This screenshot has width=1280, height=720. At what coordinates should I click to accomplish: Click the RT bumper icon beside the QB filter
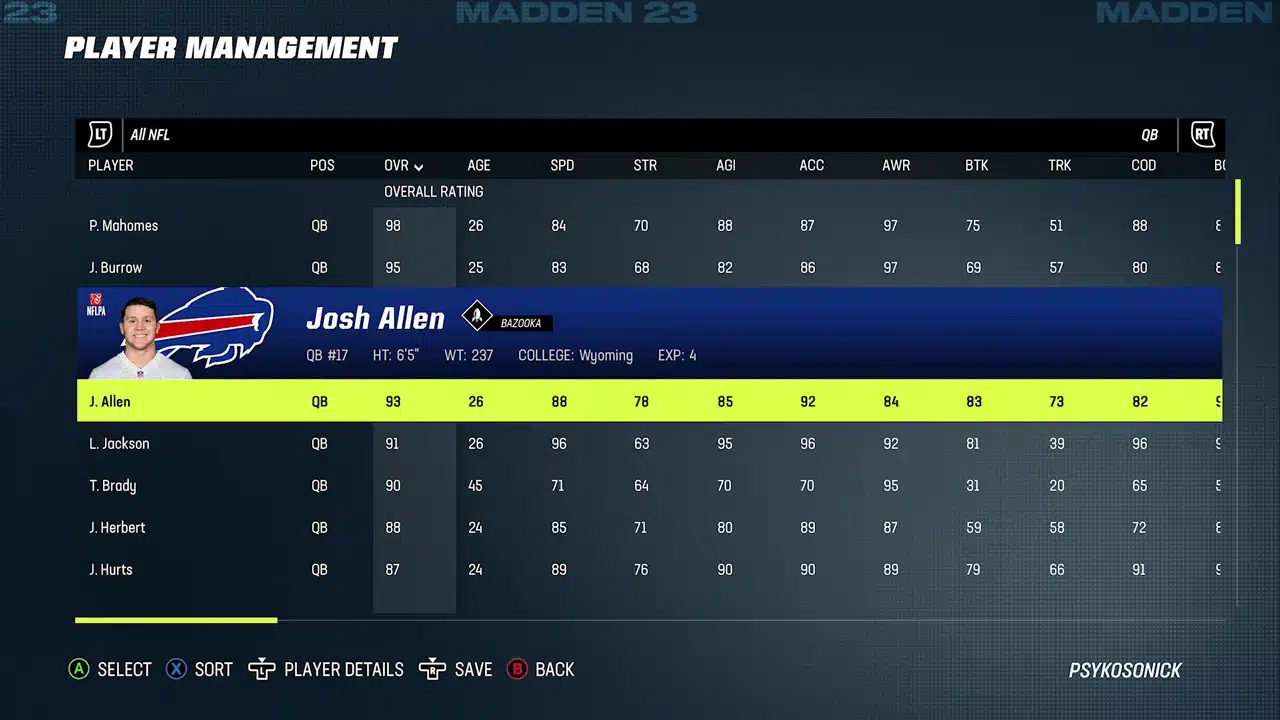coord(1202,134)
